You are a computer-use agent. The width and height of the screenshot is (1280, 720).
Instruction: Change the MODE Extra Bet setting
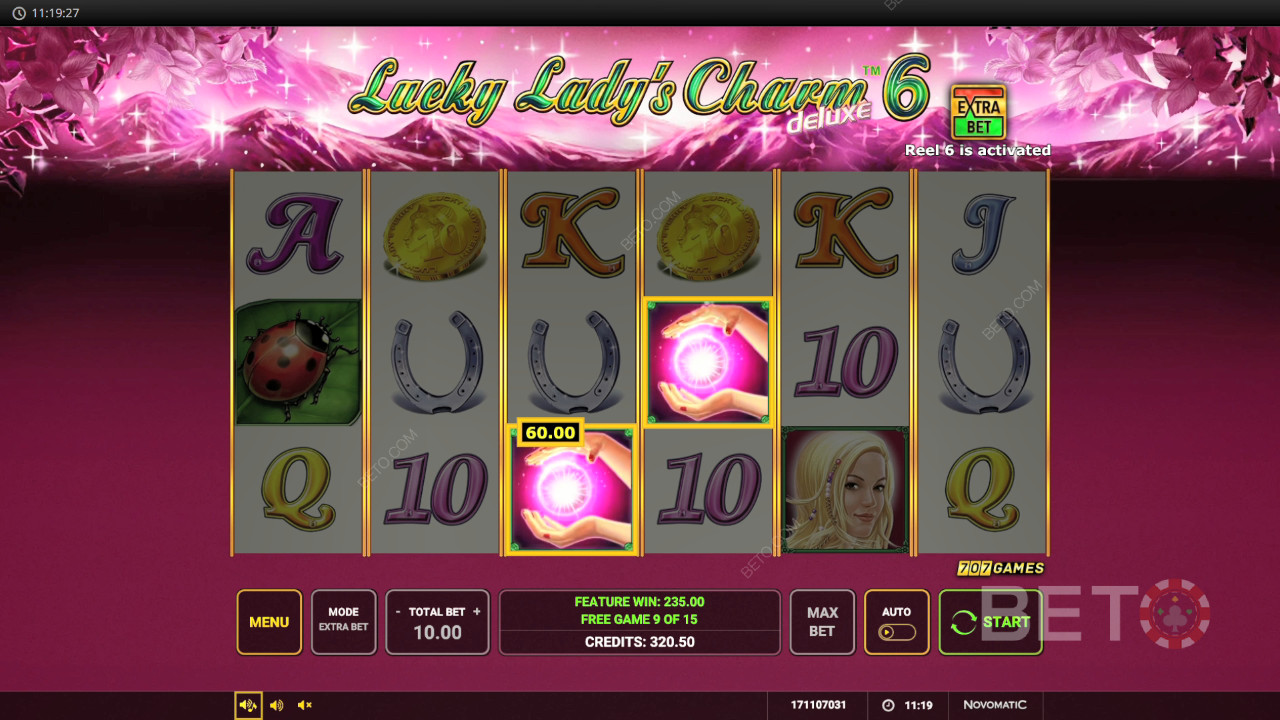[343, 622]
